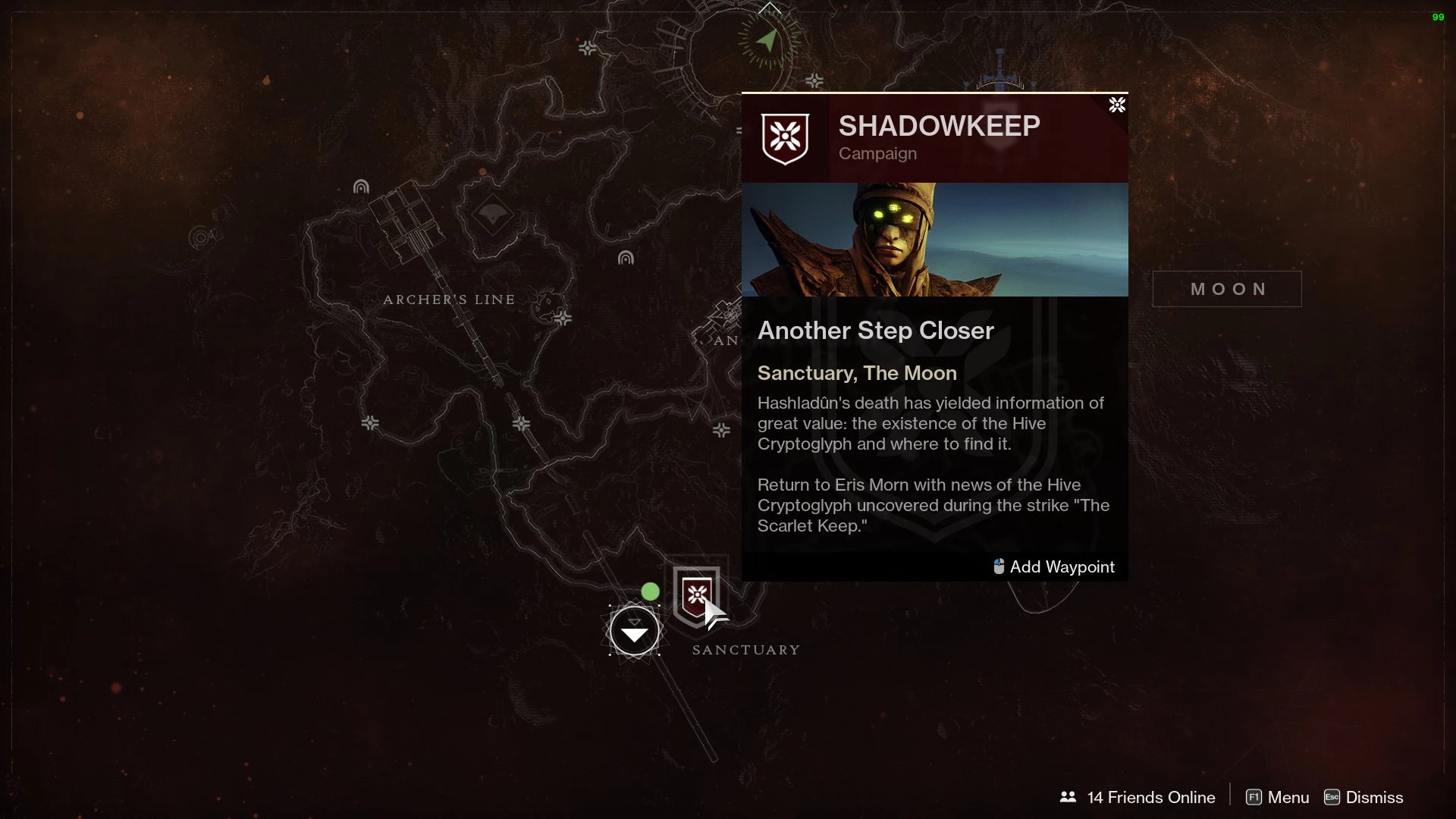The height and width of the screenshot is (819, 1456).
Task: Choose the Sanctuary landing zone arrow icon
Action: 634,630
